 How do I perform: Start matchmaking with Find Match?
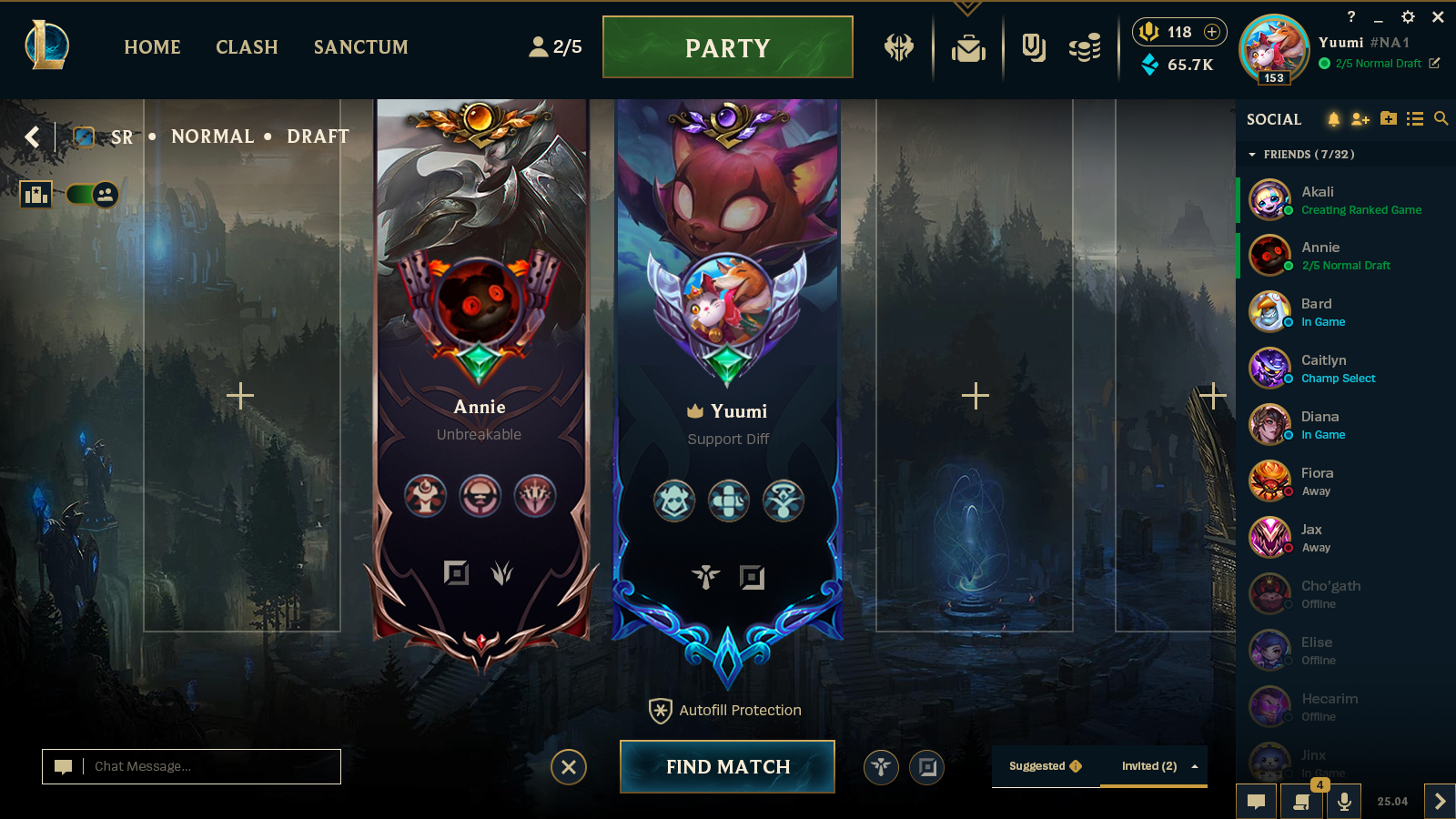pyautogui.click(x=727, y=766)
